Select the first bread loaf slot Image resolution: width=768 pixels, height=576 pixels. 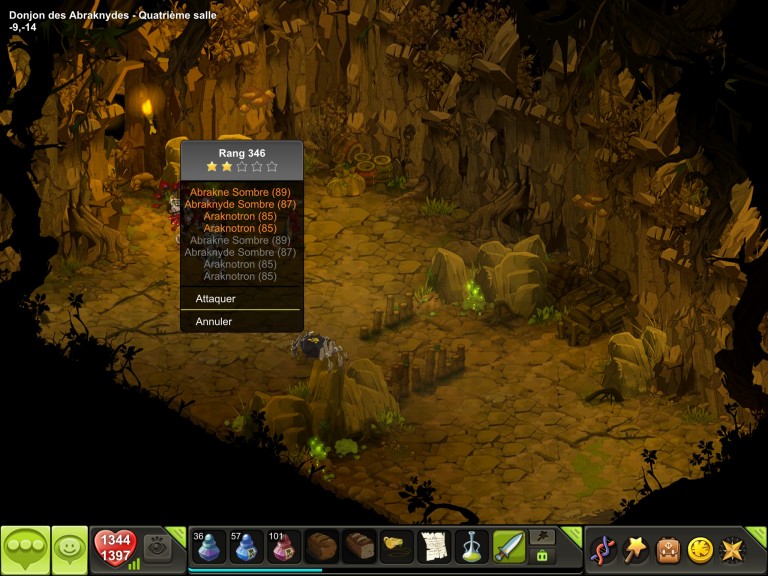point(322,547)
